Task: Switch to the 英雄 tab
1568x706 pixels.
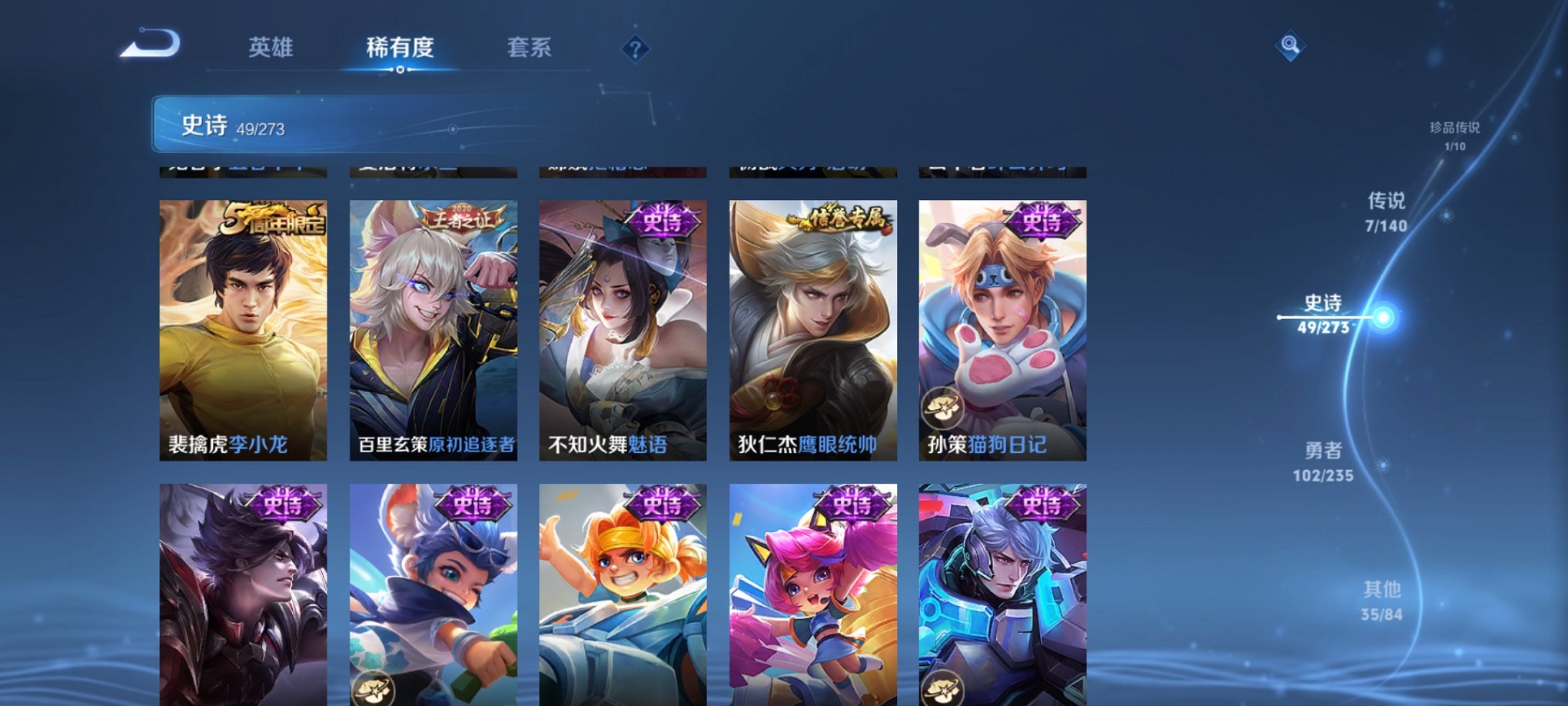Action: (x=270, y=46)
